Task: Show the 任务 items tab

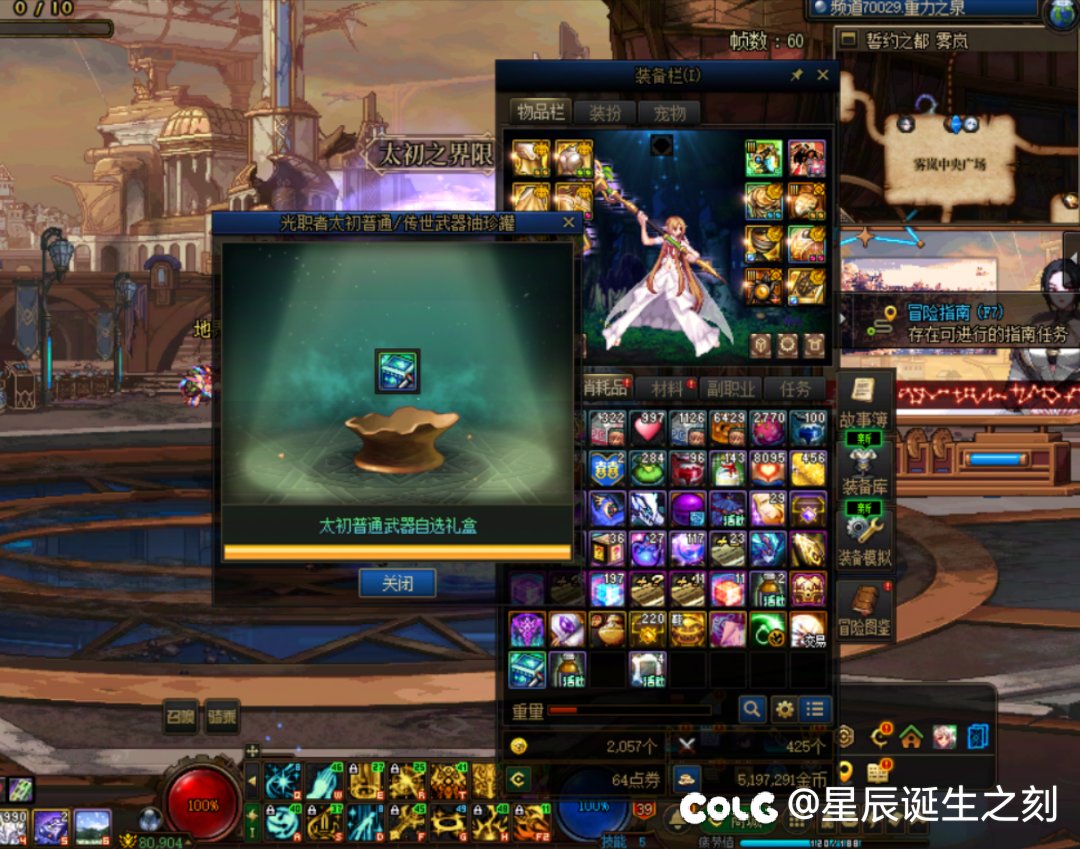Action: click(x=795, y=388)
